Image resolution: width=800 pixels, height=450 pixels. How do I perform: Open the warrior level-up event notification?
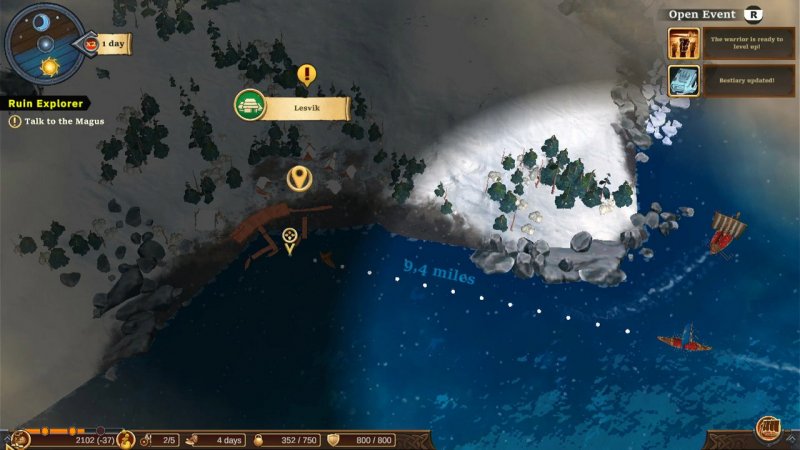(730, 43)
